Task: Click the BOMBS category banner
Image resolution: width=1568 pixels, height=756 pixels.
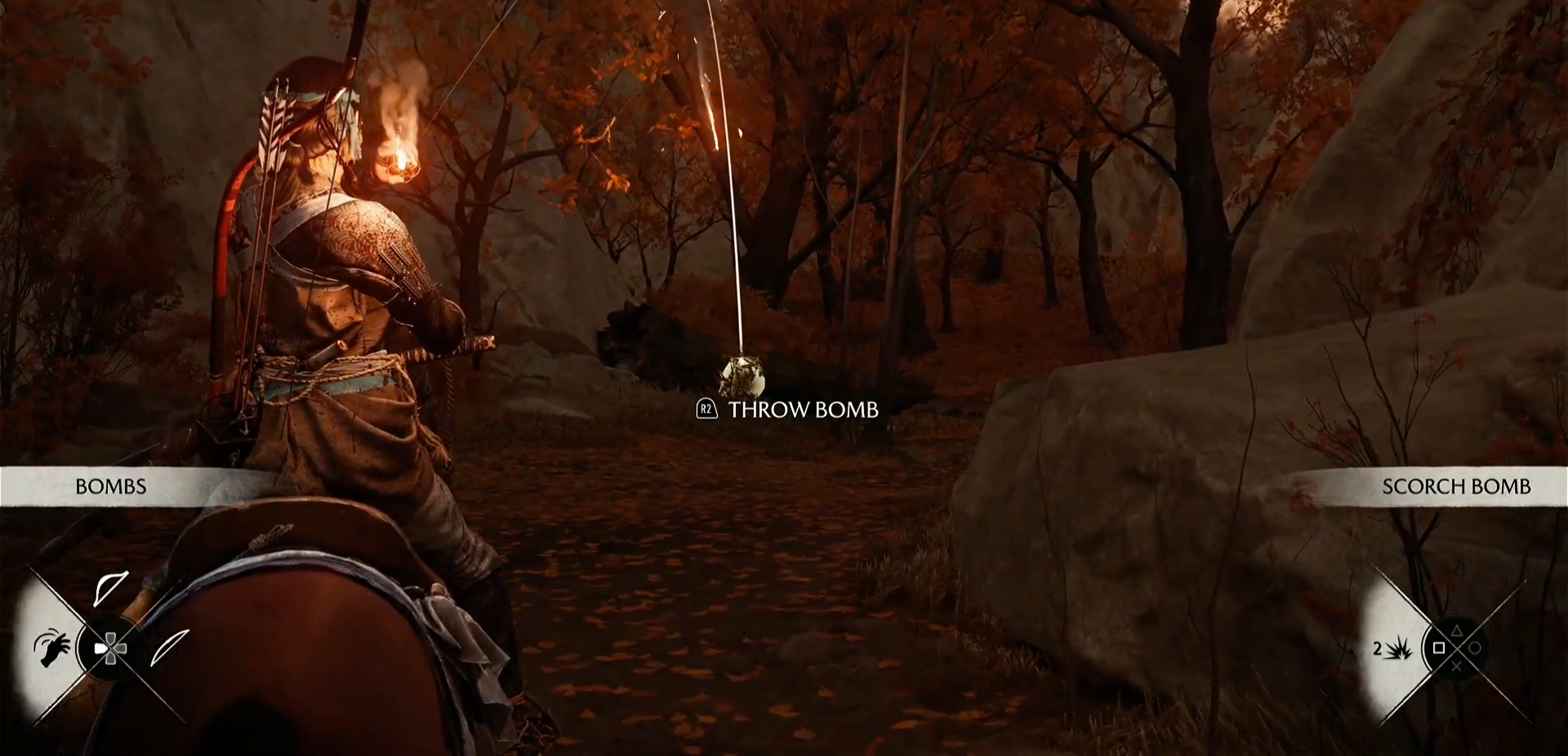Action: [111, 487]
